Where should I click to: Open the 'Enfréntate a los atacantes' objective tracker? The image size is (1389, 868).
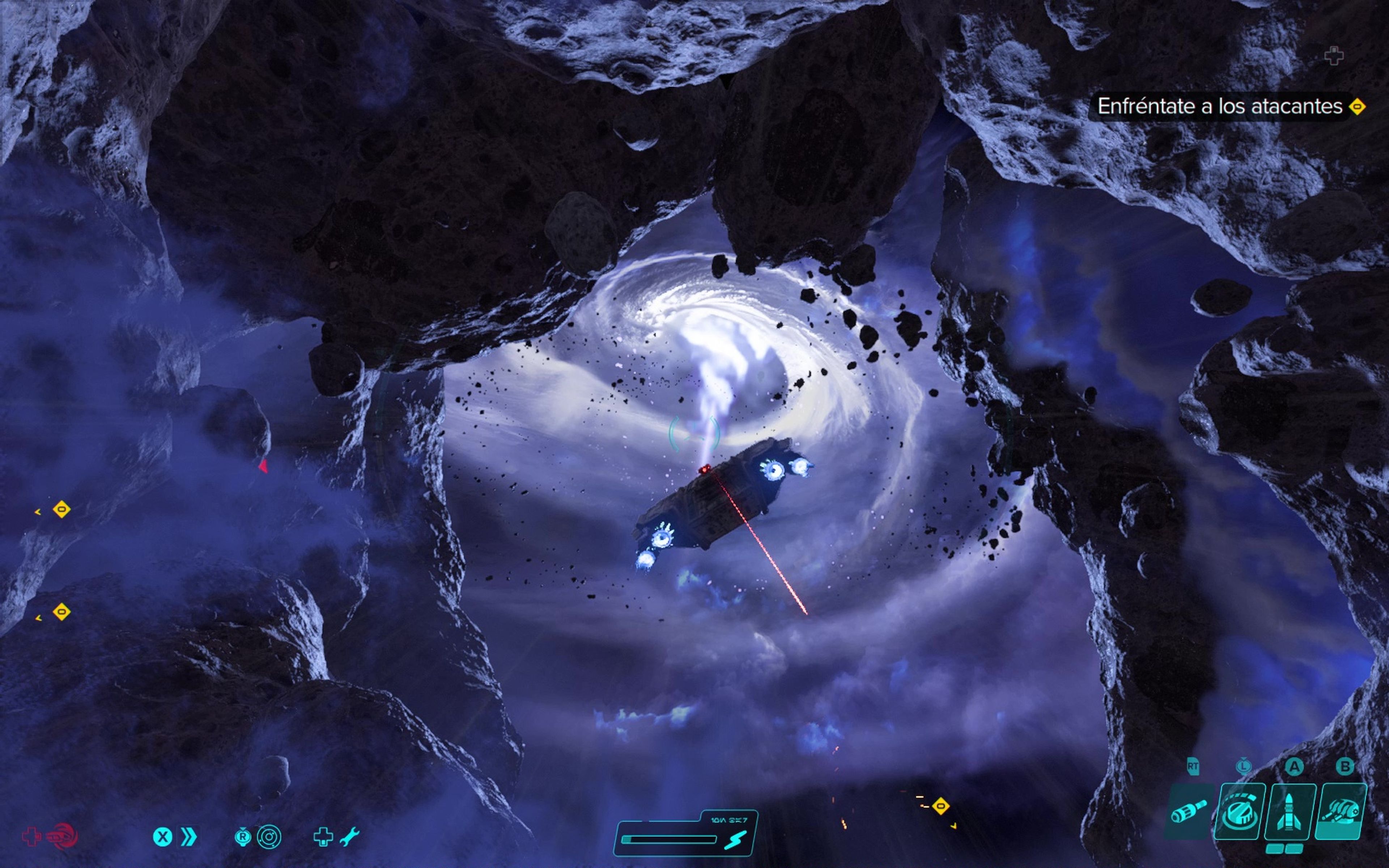point(1220,107)
